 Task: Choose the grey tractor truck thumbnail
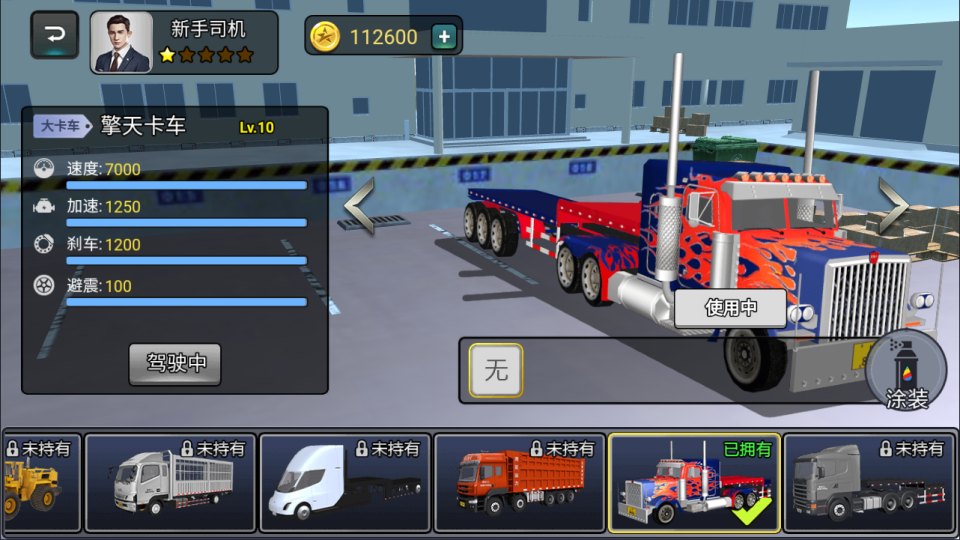click(867, 483)
